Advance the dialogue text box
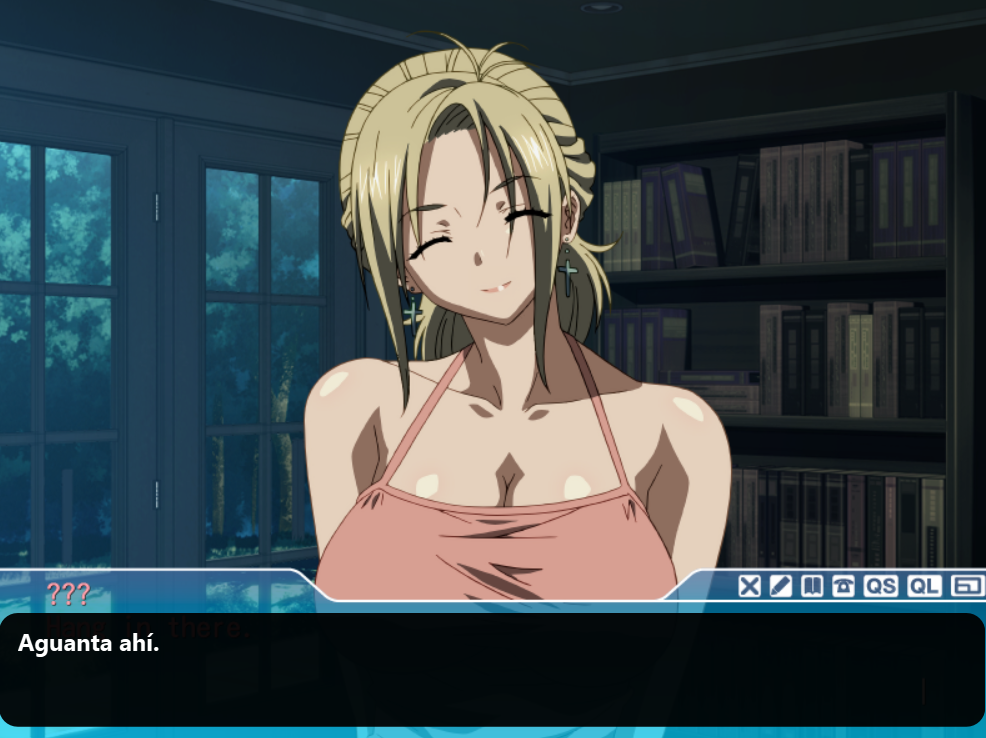The height and width of the screenshot is (738, 986). coord(492,669)
